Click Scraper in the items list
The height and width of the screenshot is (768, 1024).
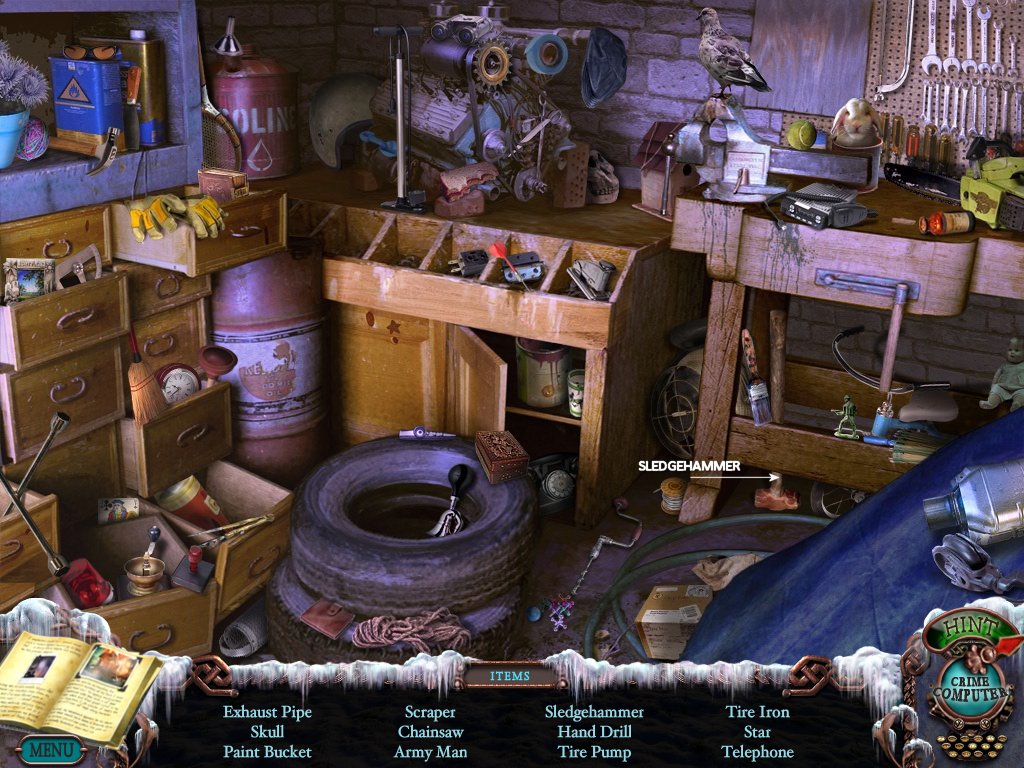pyautogui.click(x=430, y=712)
